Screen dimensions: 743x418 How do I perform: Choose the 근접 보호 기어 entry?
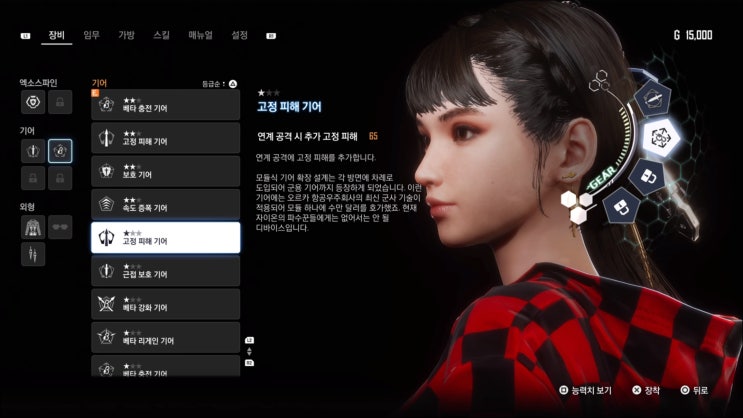tap(165, 270)
